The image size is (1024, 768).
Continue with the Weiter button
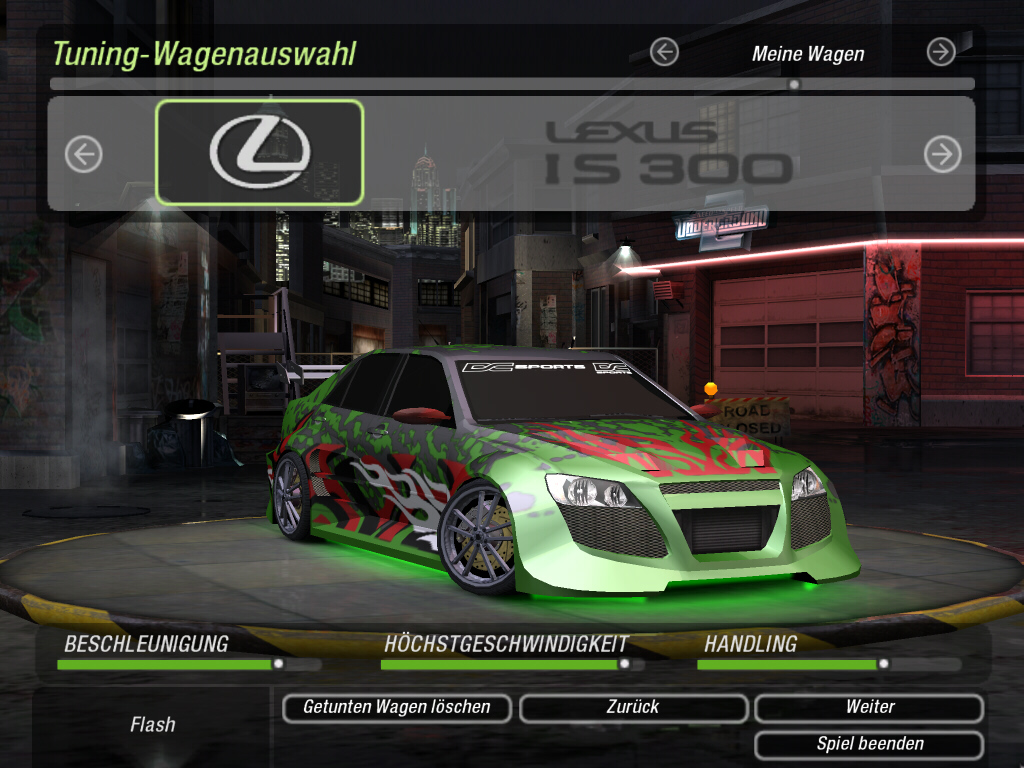[x=869, y=708]
